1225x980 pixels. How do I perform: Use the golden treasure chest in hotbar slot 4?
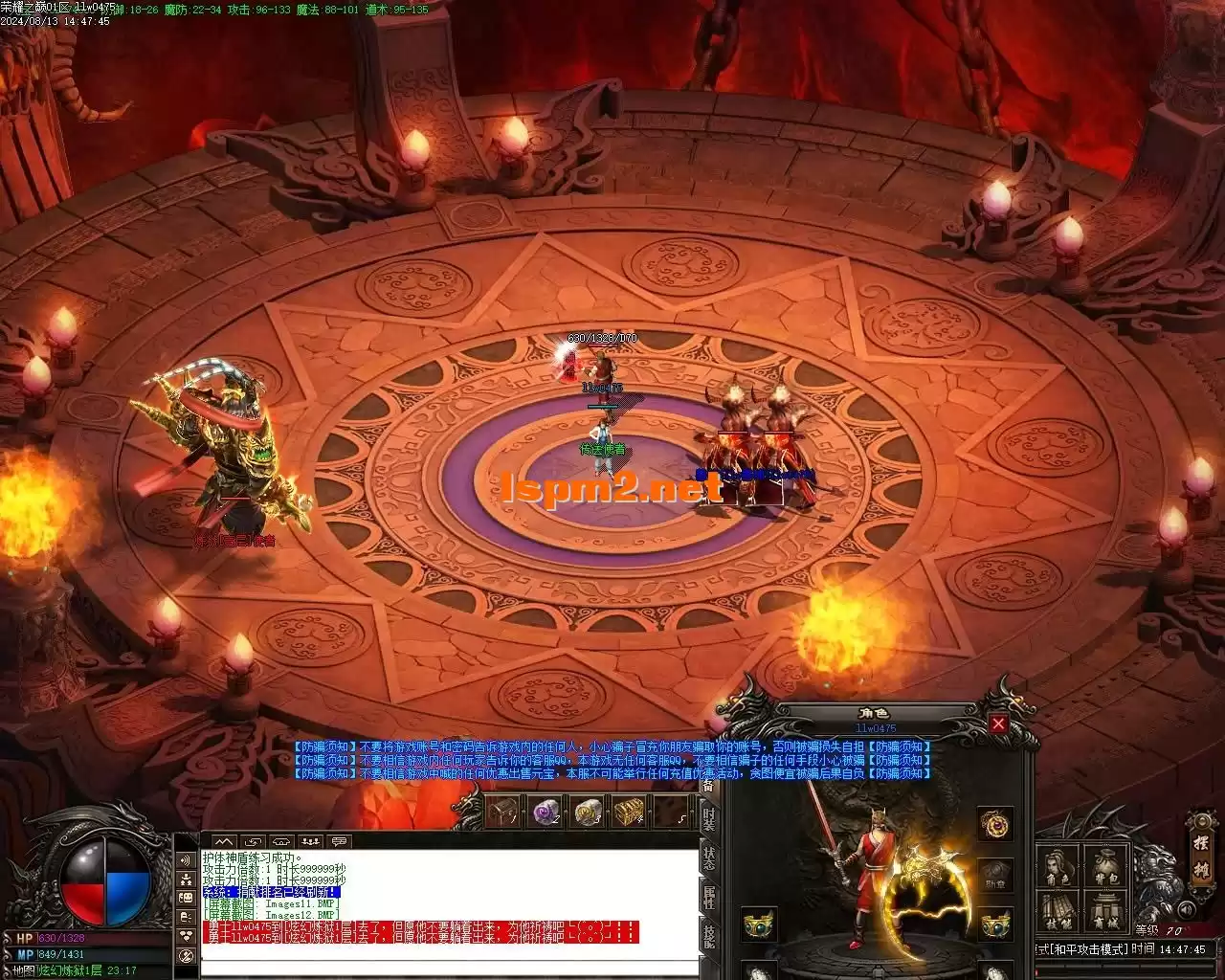(x=628, y=813)
